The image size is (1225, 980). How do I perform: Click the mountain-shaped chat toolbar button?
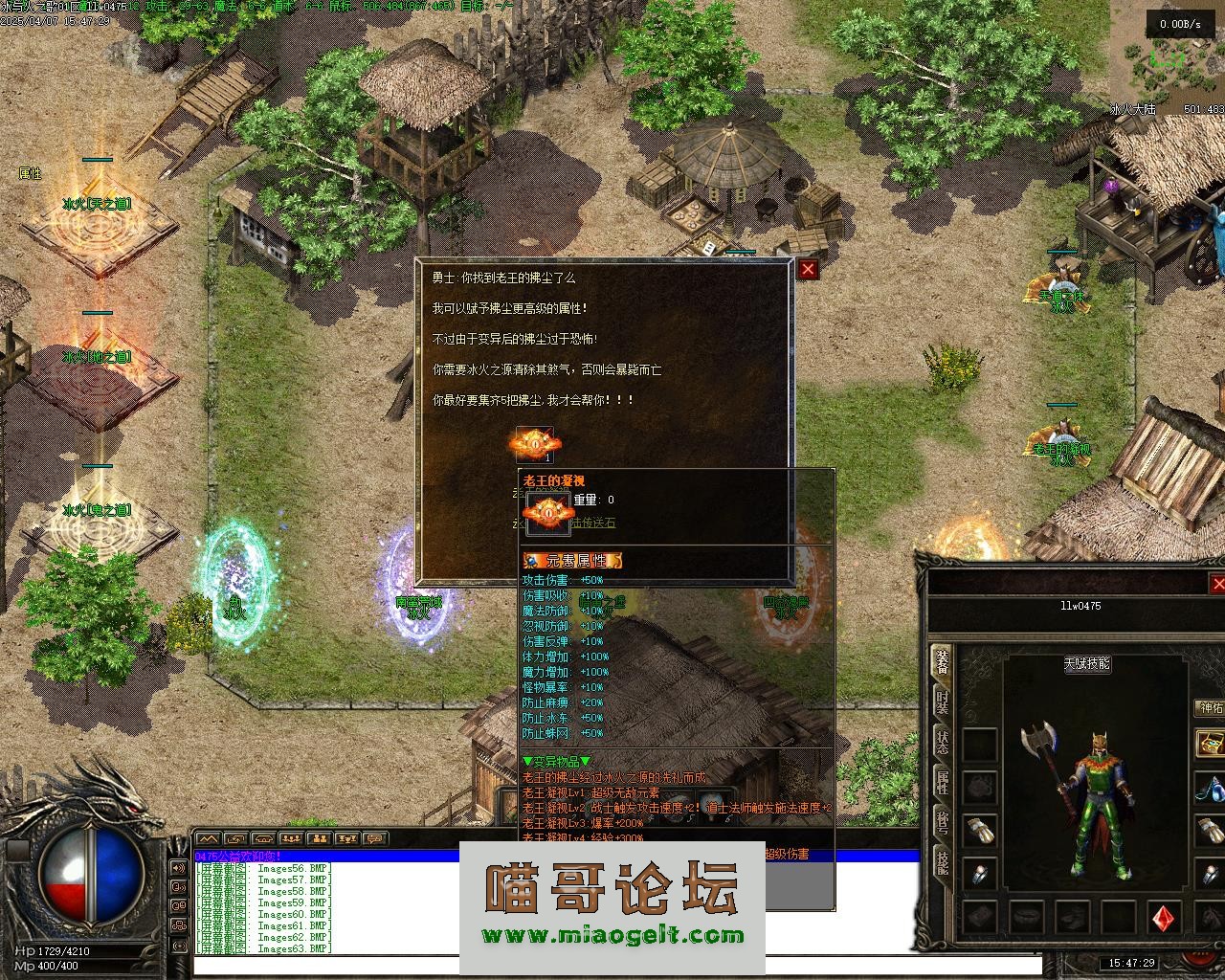click(x=208, y=839)
